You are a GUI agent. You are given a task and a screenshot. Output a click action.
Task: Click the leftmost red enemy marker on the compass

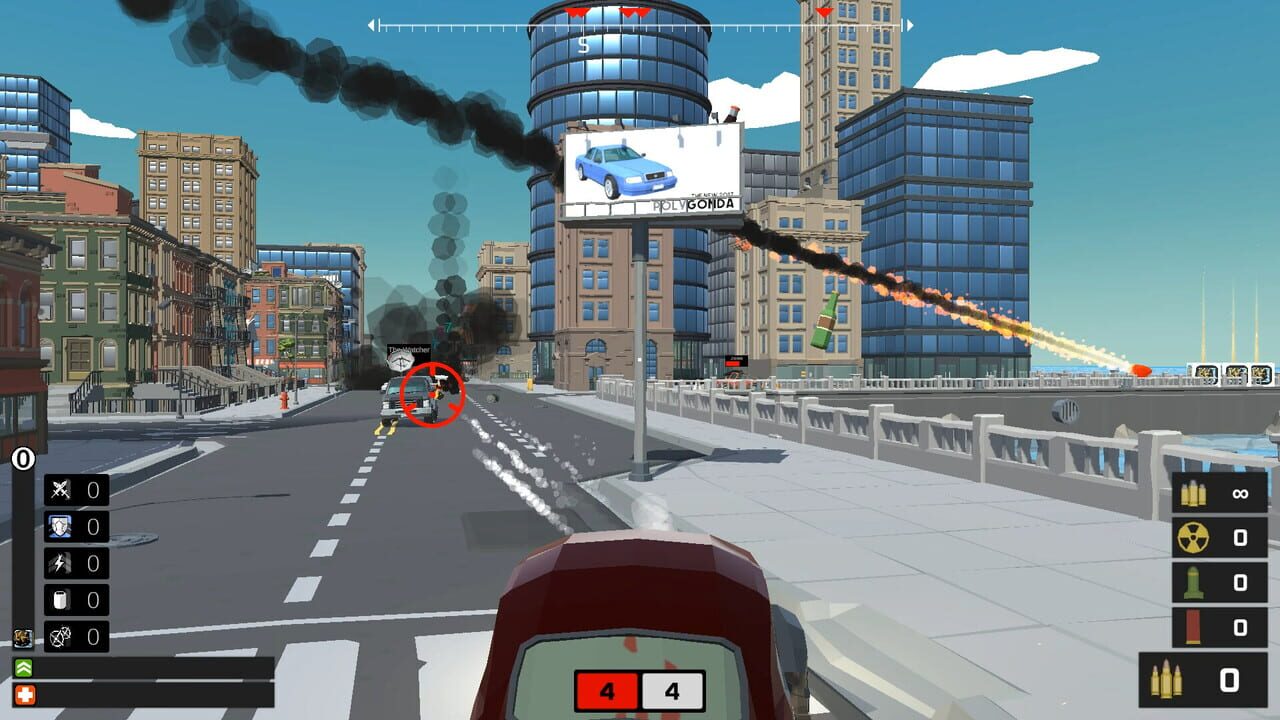tap(574, 12)
